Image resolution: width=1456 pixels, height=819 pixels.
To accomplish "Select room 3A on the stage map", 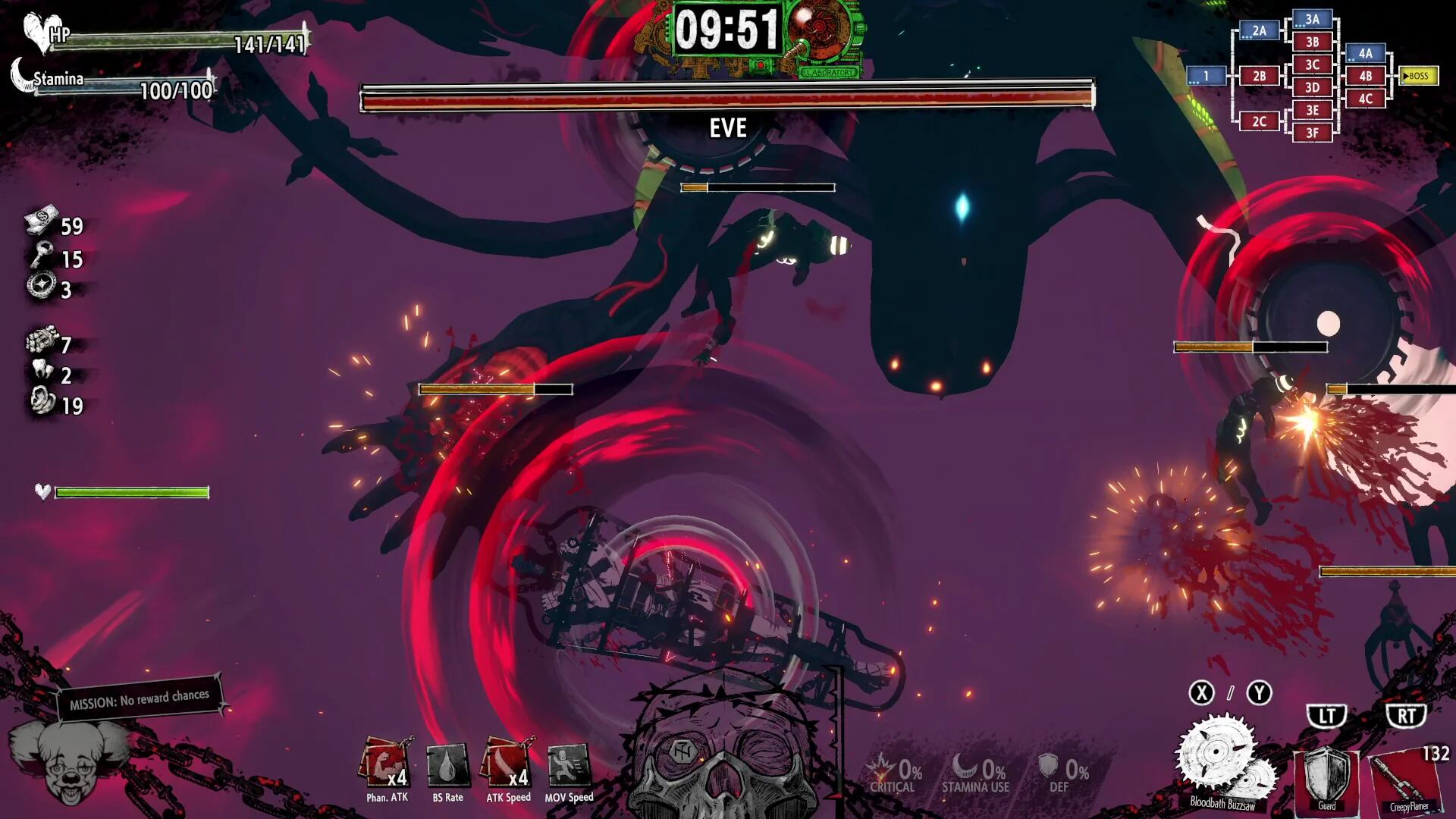I will point(1312,20).
